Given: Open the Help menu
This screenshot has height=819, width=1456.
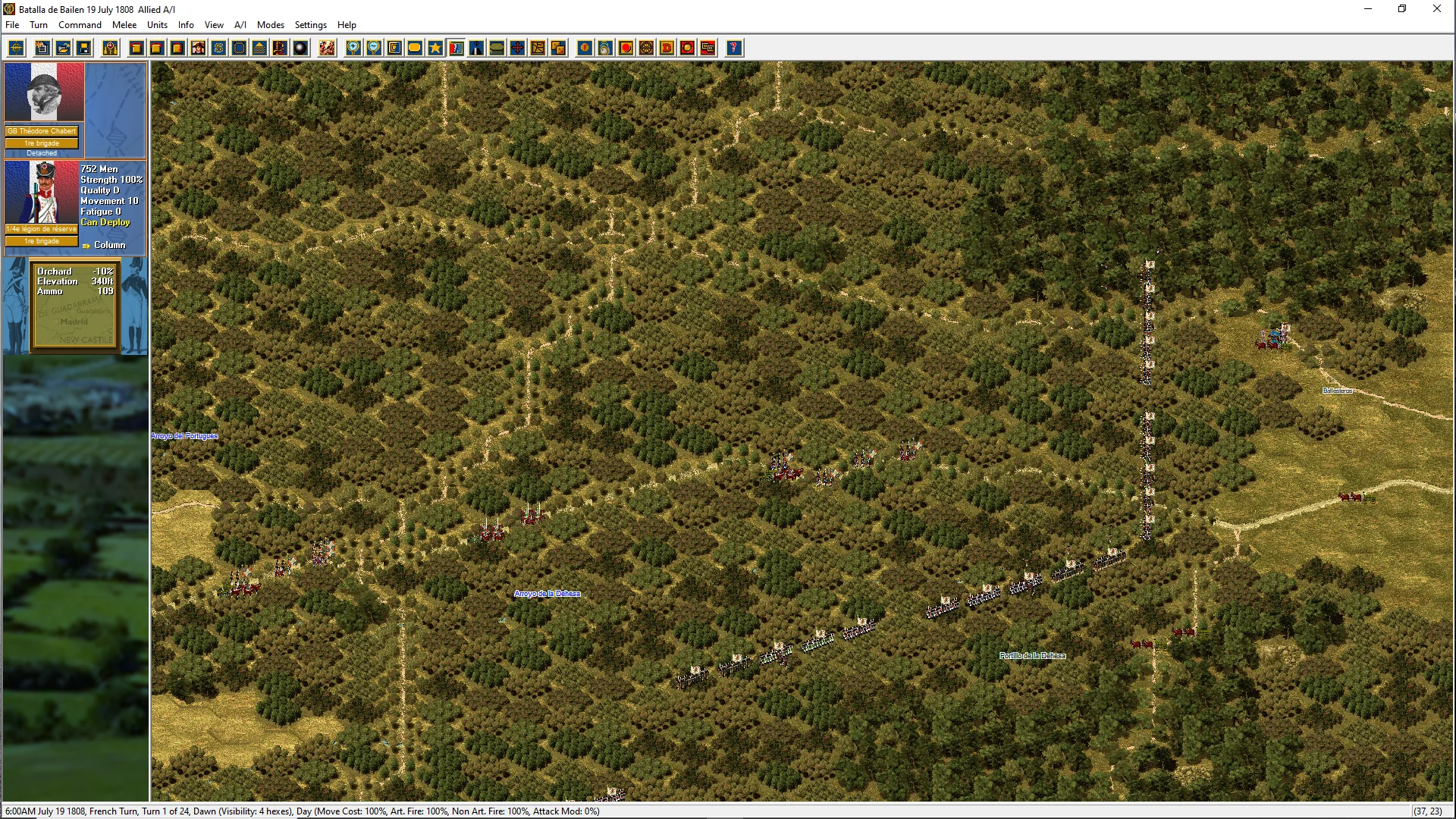Looking at the screenshot, I should 347,25.
